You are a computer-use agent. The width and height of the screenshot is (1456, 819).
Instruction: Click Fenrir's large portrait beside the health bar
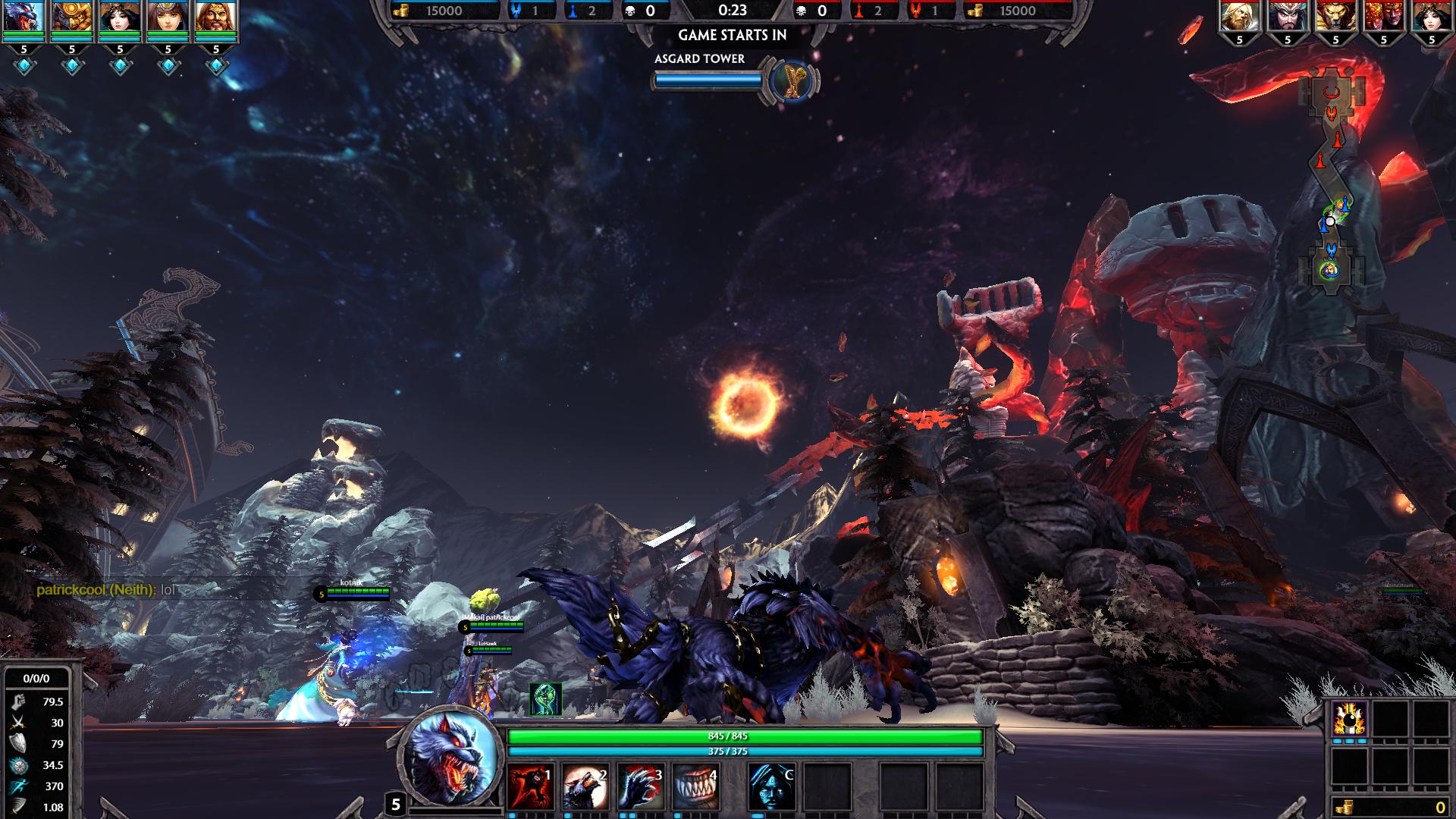(x=452, y=758)
